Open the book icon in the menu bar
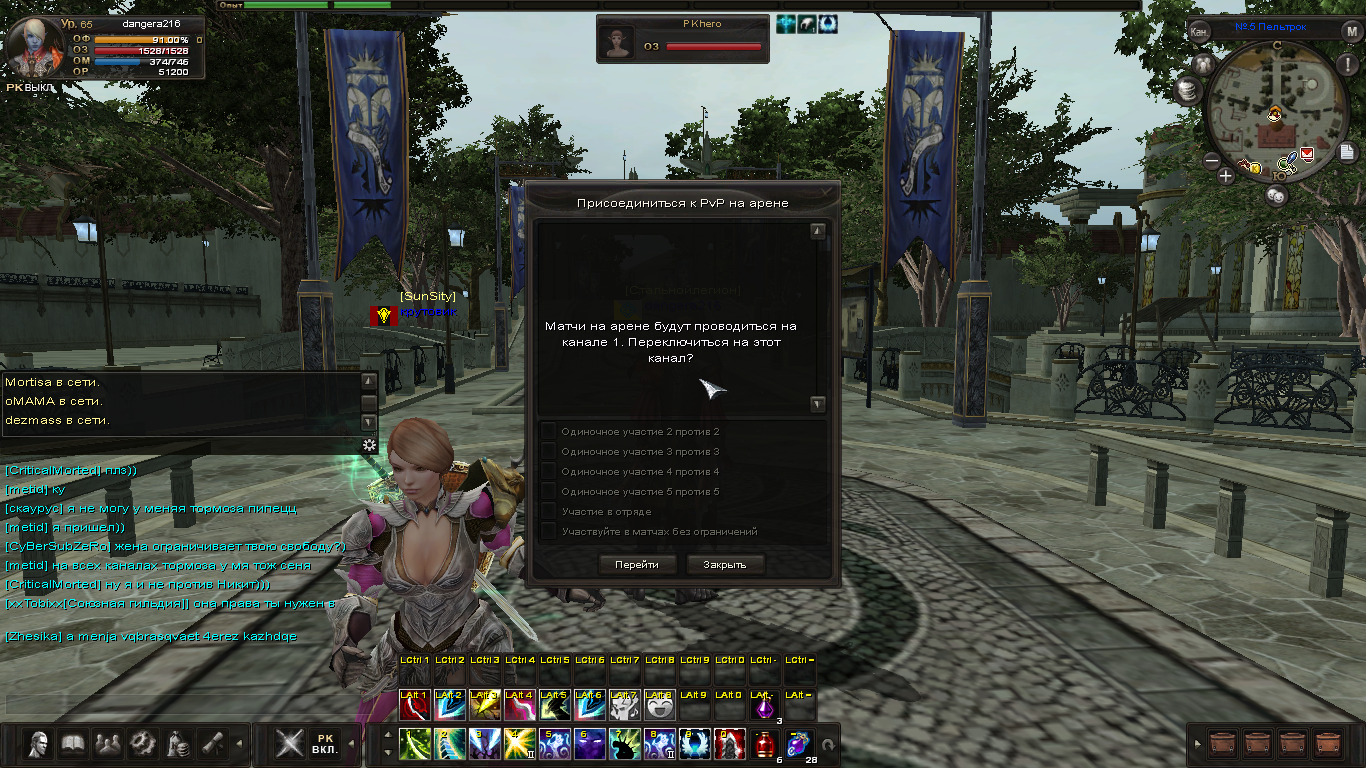 [73, 744]
